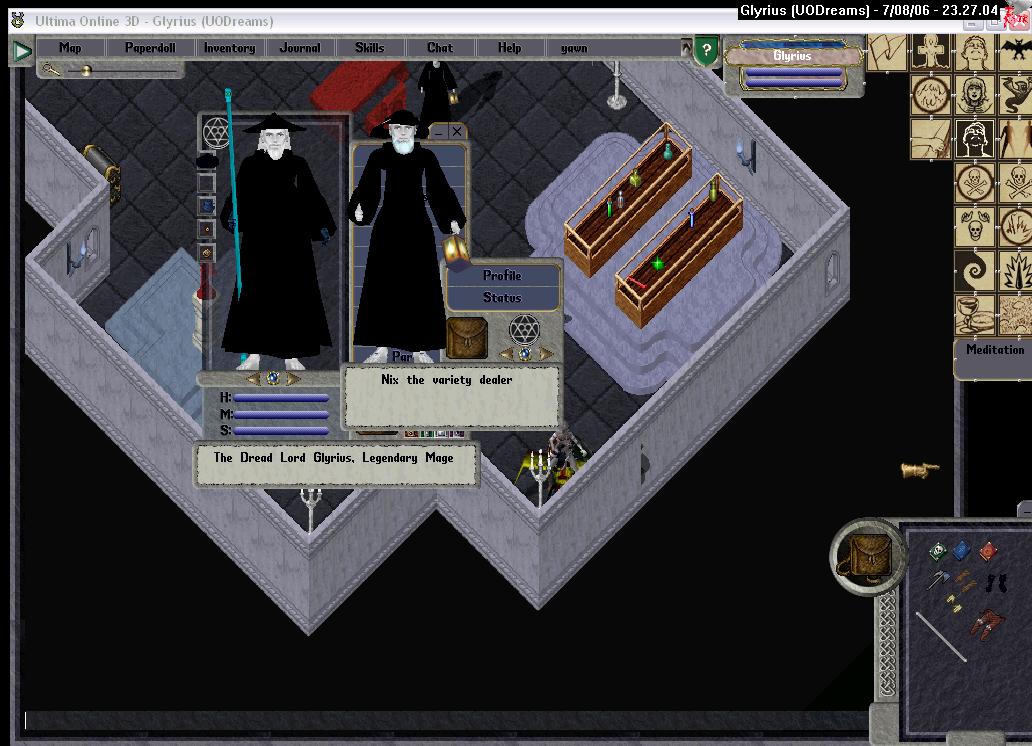The width and height of the screenshot is (1032, 746).
Task: Close Nix's paperdoll with the X button
Action: click(457, 132)
